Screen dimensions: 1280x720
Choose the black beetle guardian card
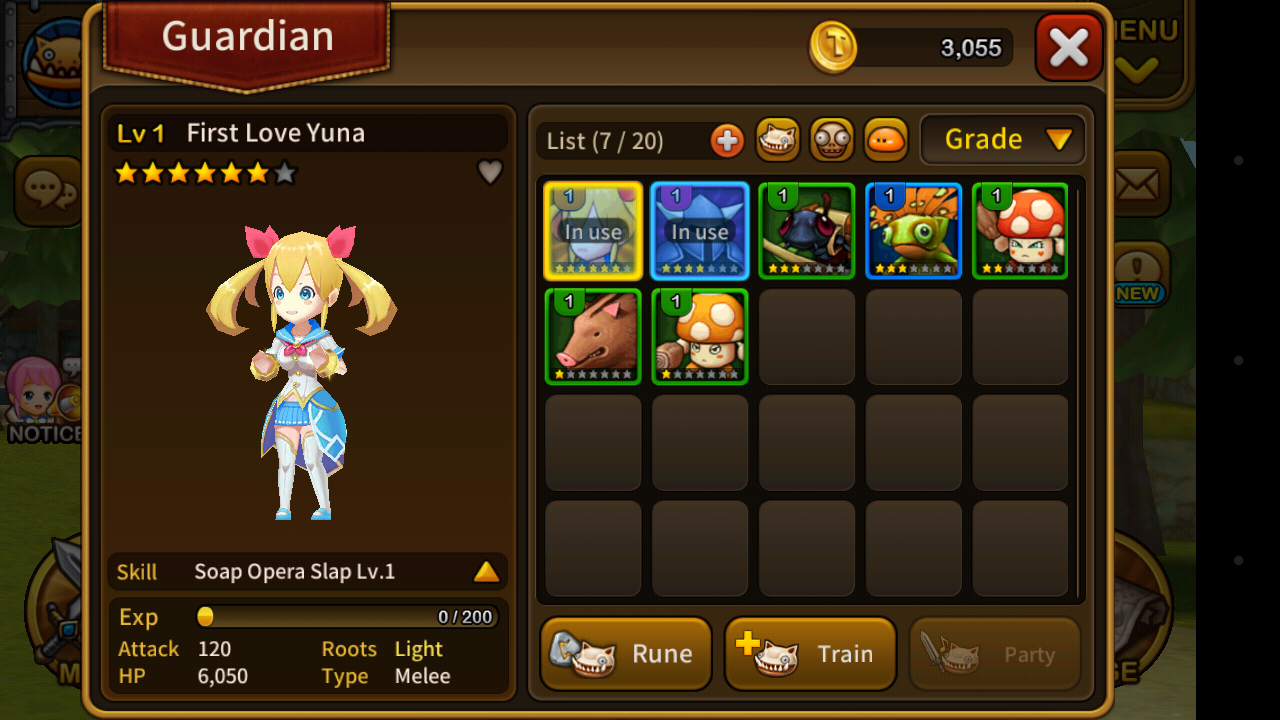[807, 231]
